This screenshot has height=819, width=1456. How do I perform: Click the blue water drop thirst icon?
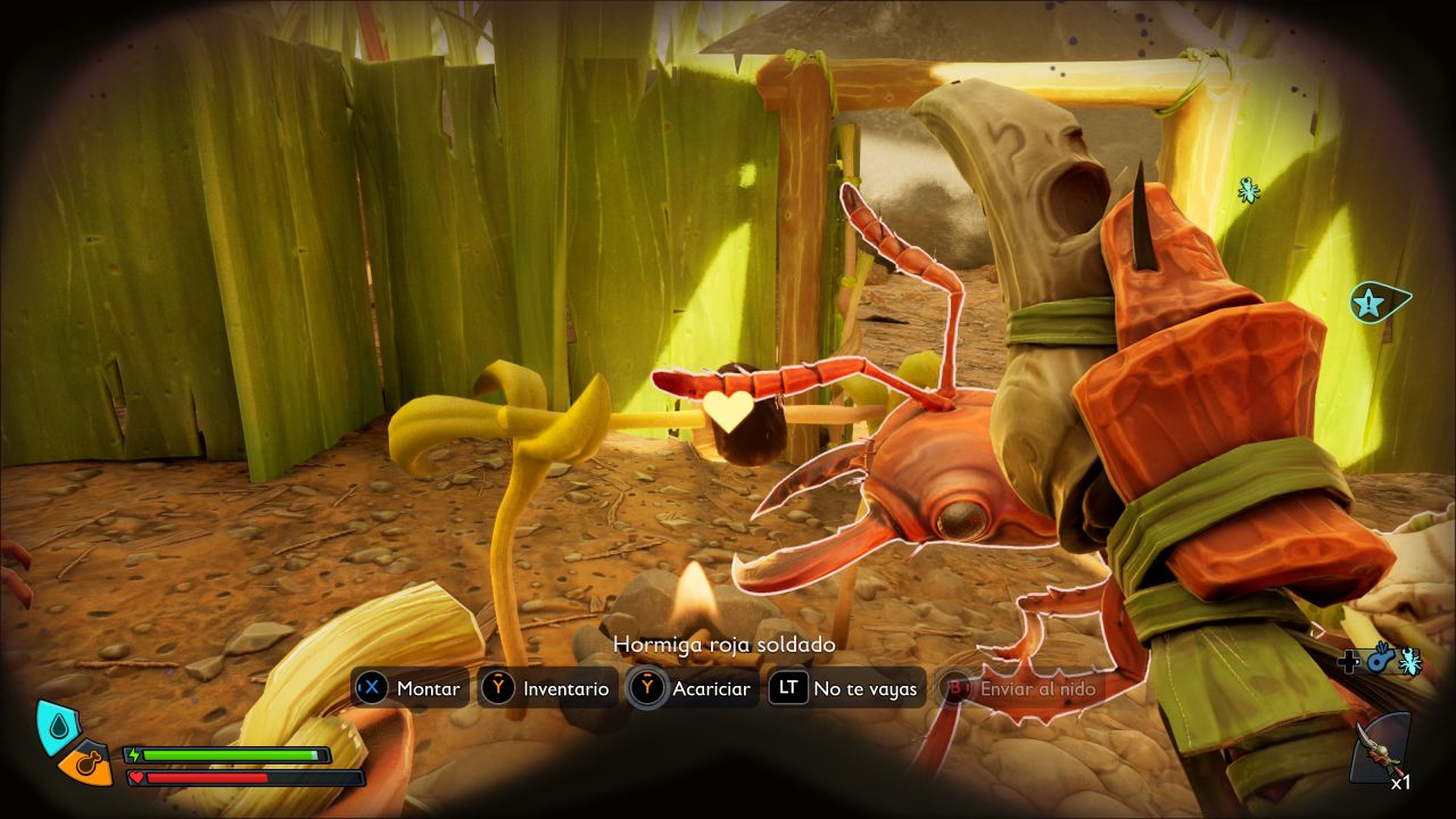[x=58, y=727]
